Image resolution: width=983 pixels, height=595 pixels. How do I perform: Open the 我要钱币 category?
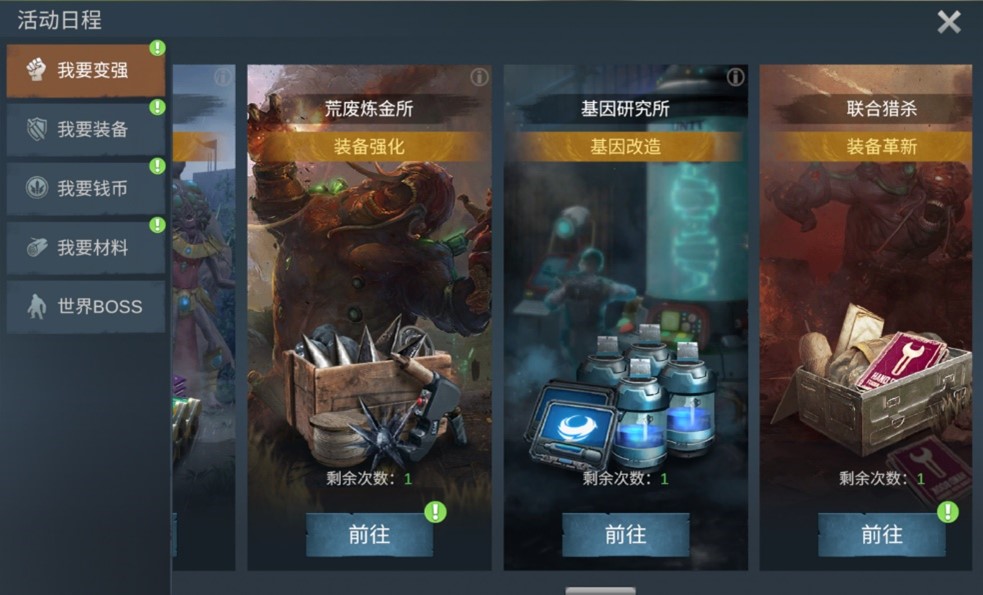click(x=86, y=188)
